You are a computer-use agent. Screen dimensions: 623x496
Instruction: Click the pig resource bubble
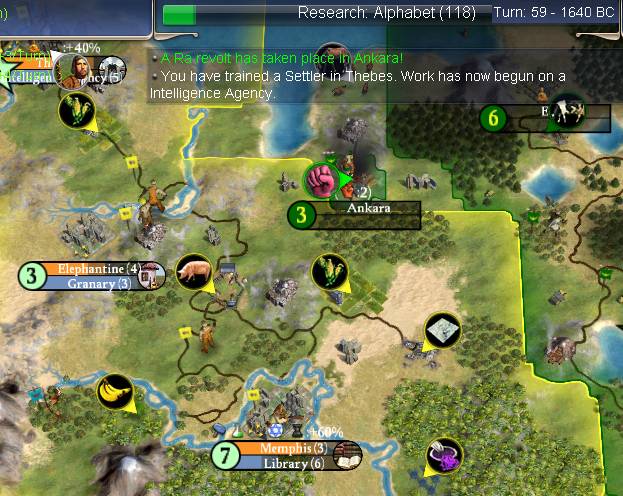[192, 271]
